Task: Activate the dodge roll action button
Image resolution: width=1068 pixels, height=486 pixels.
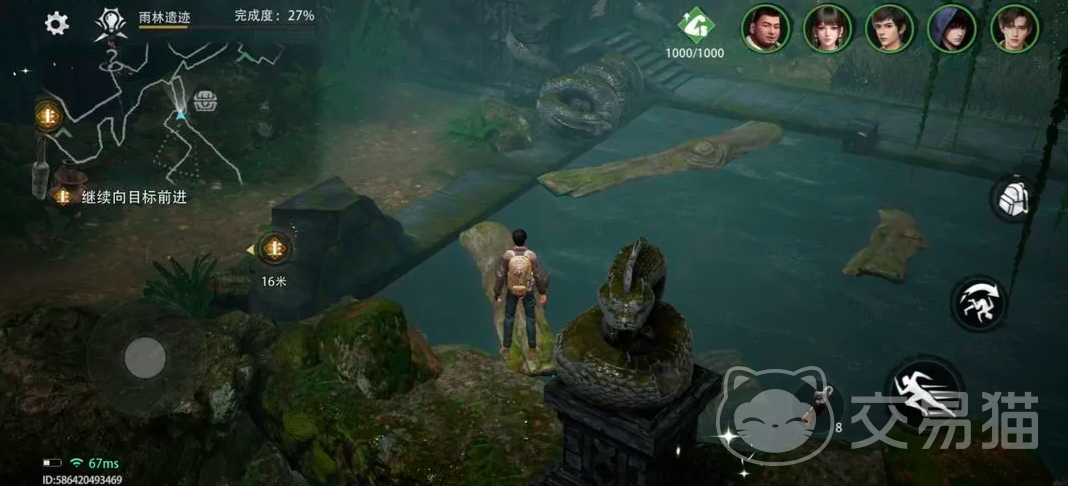Action: (978, 304)
